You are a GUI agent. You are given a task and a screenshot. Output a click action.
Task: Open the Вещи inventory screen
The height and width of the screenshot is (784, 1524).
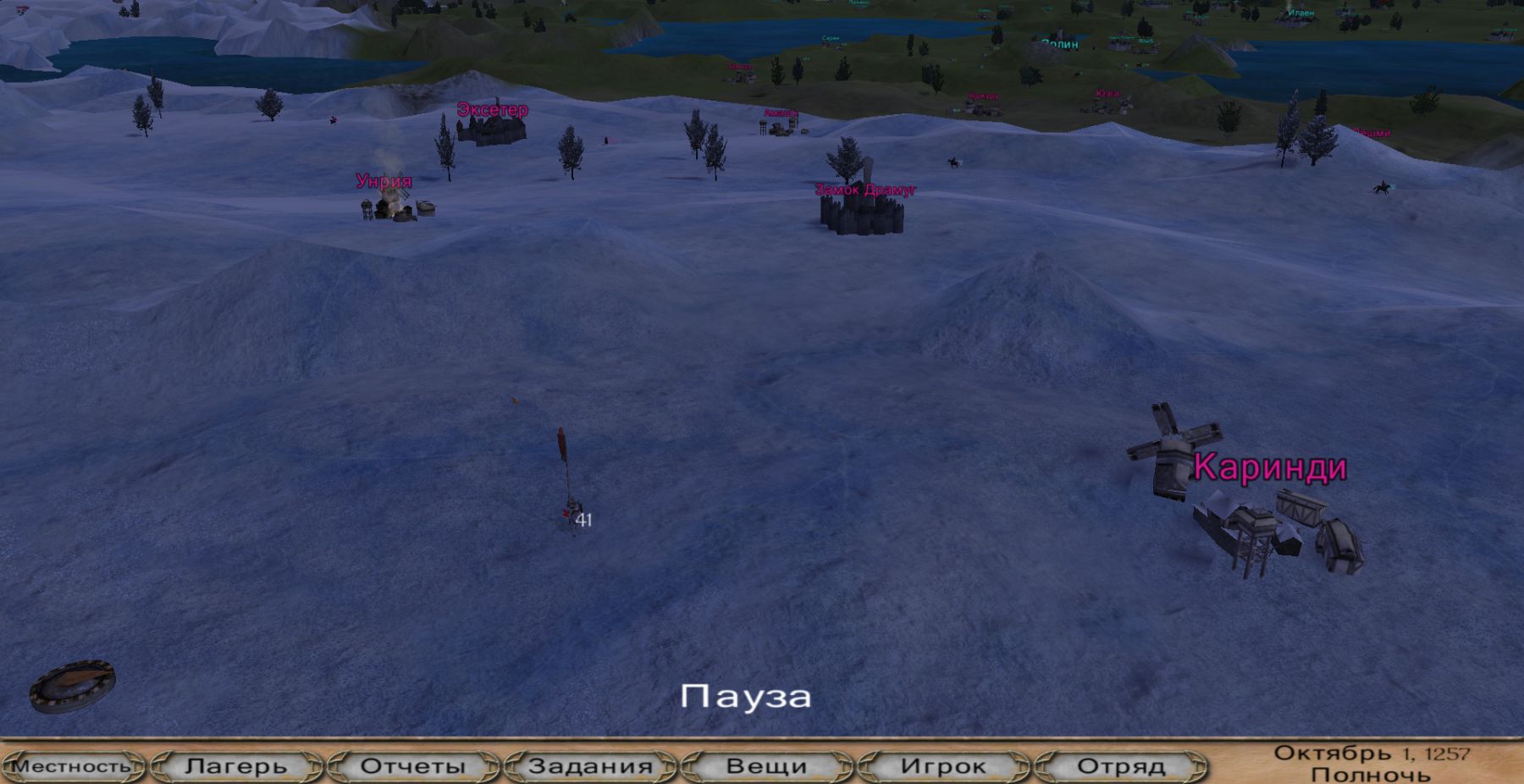coord(767,766)
